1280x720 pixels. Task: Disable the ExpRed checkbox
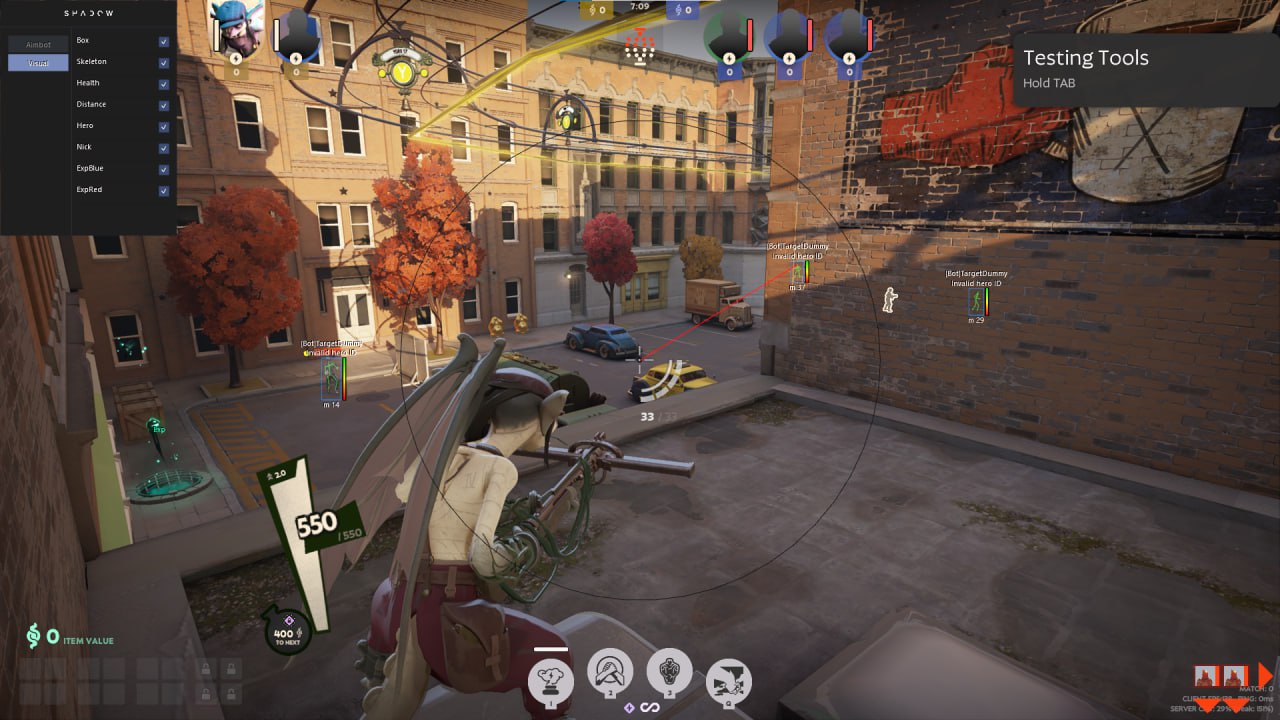click(163, 190)
